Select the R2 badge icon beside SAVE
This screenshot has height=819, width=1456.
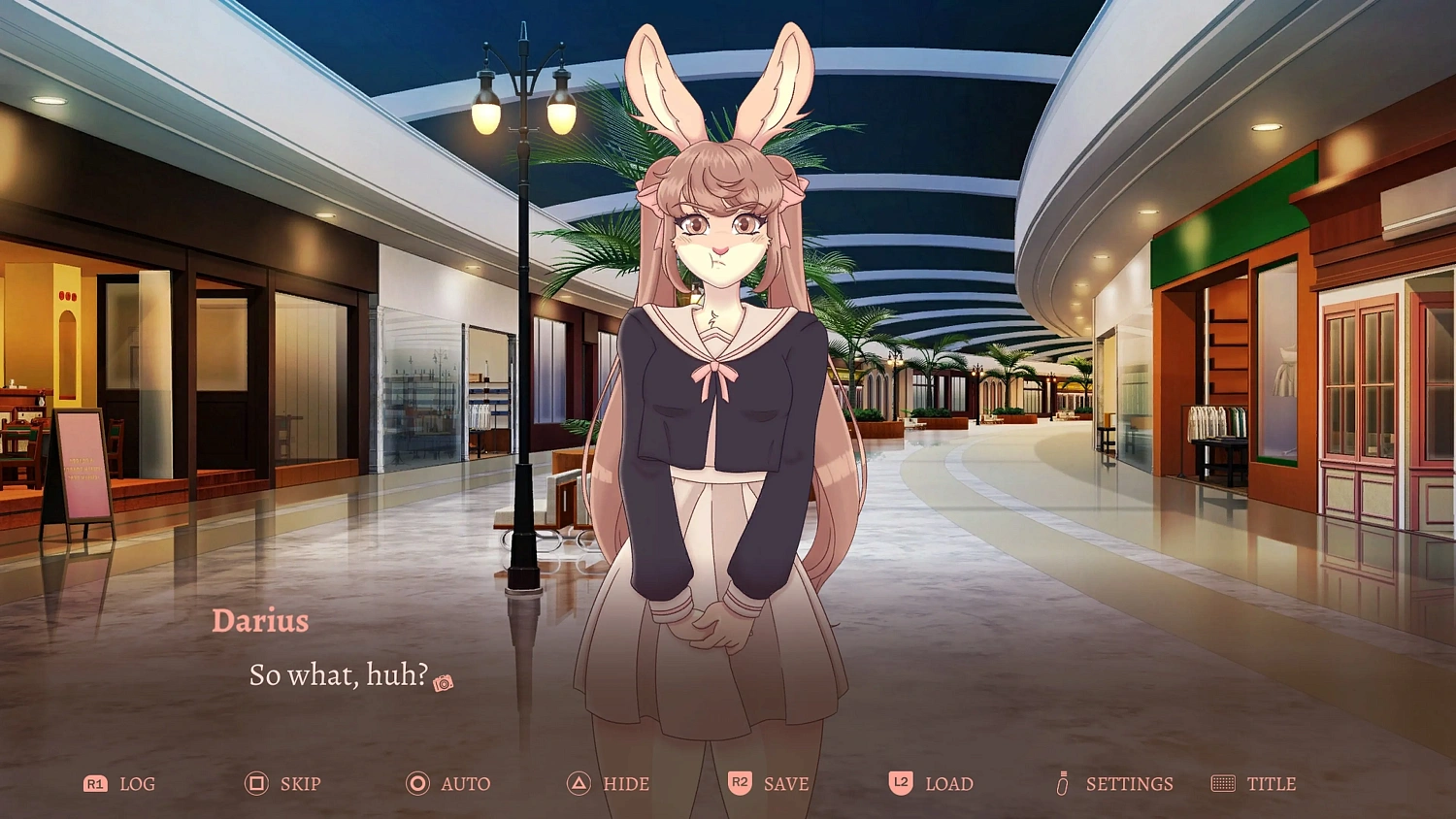(739, 783)
